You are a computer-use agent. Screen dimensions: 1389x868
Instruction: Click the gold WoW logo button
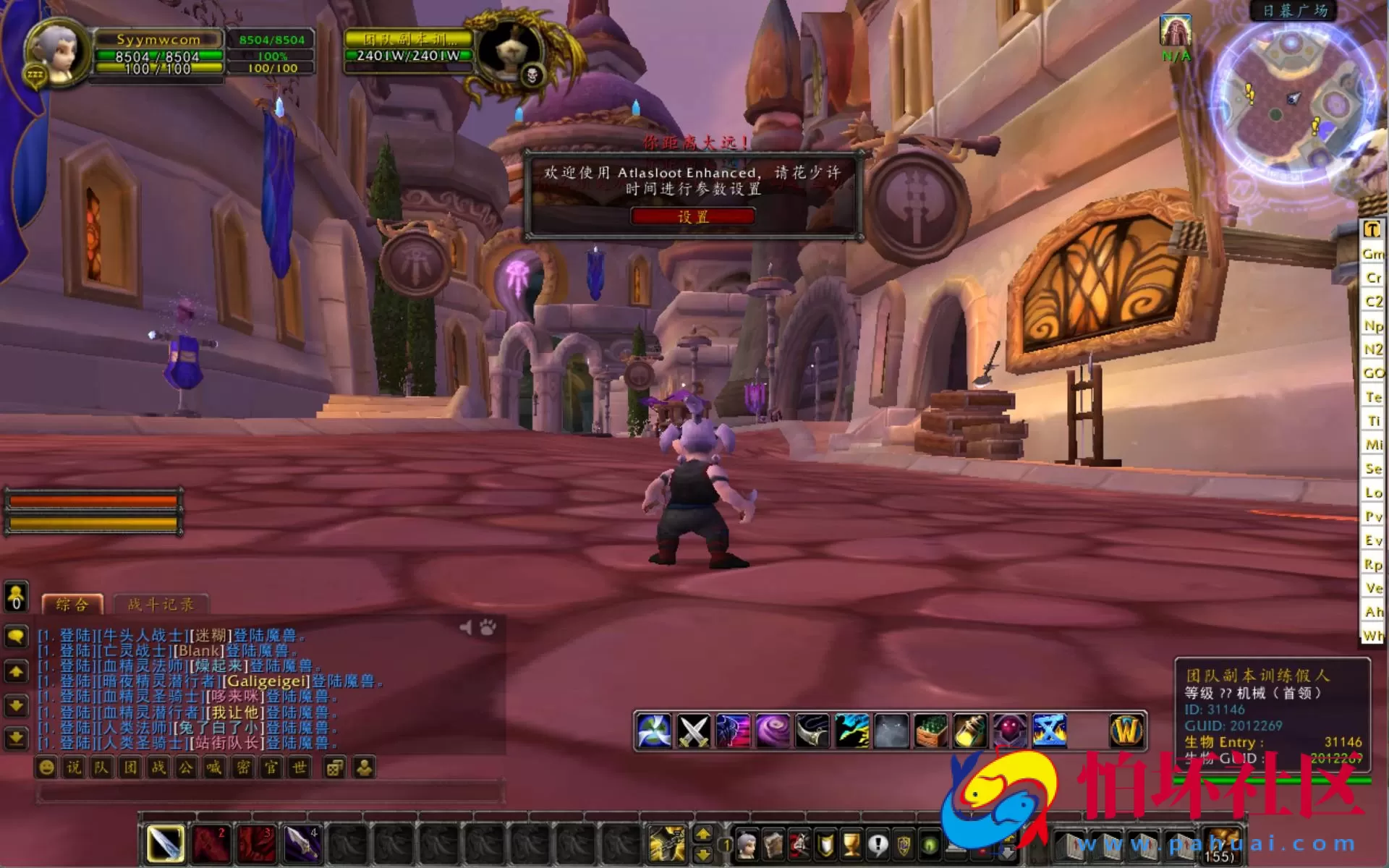coord(1126,731)
